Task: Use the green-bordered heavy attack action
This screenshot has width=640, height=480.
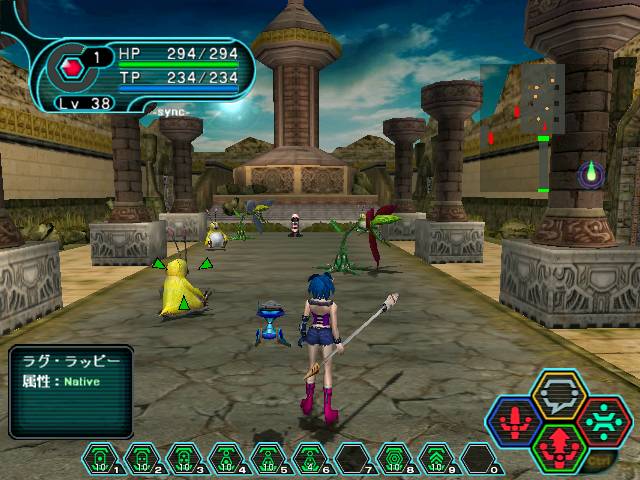Action: point(558,446)
